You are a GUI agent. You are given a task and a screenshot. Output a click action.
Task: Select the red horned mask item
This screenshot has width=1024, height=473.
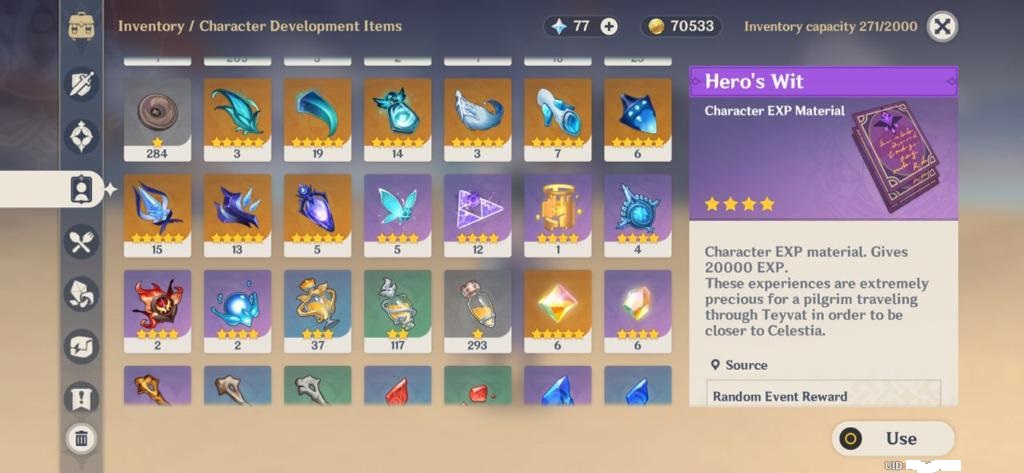tap(157, 309)
